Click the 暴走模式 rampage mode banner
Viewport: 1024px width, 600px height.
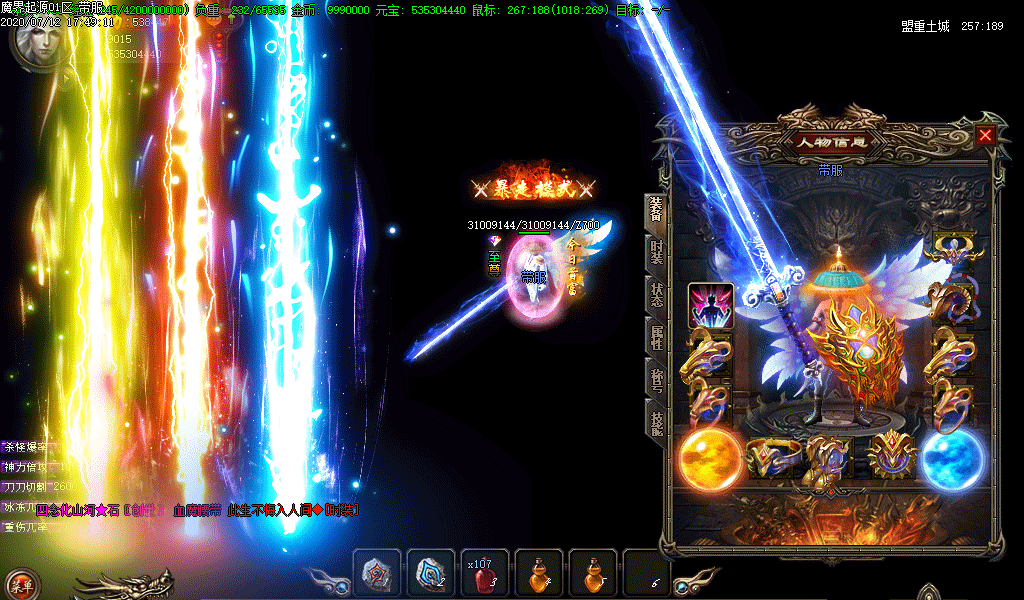534,187
